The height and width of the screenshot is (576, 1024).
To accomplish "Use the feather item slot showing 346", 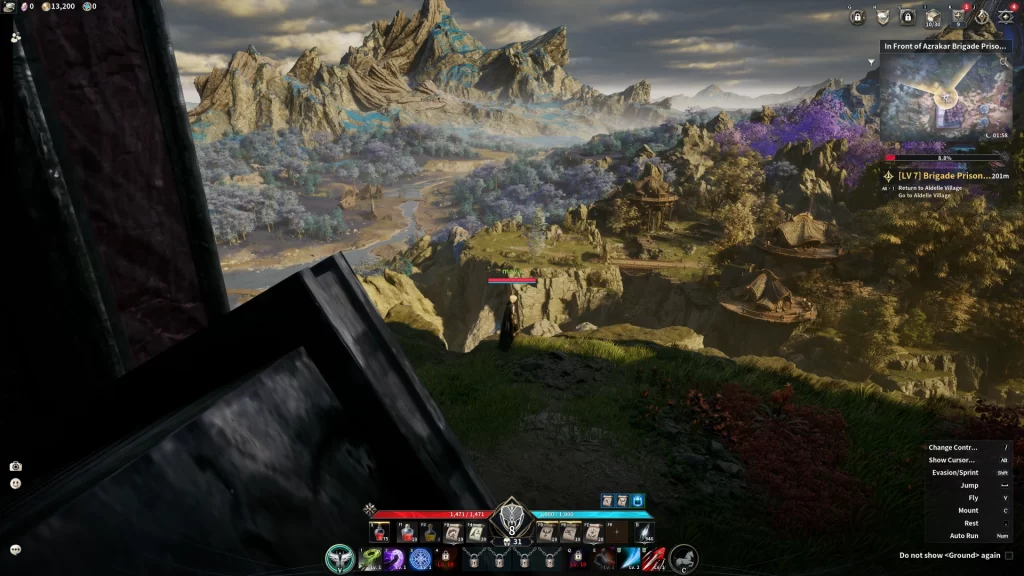I will coord(643,533).
